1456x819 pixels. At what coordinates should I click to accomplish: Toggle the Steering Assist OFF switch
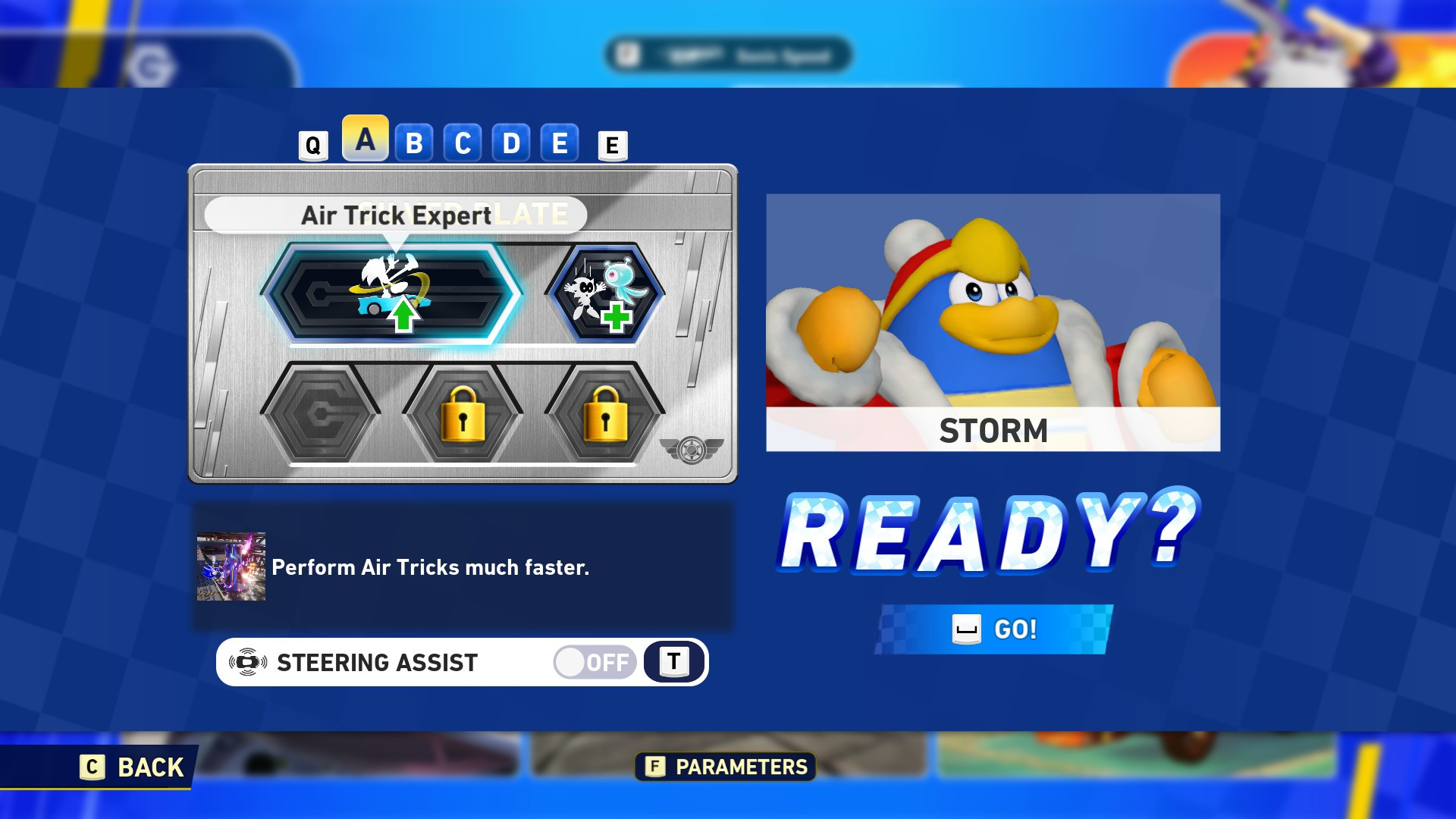[594, 662]
